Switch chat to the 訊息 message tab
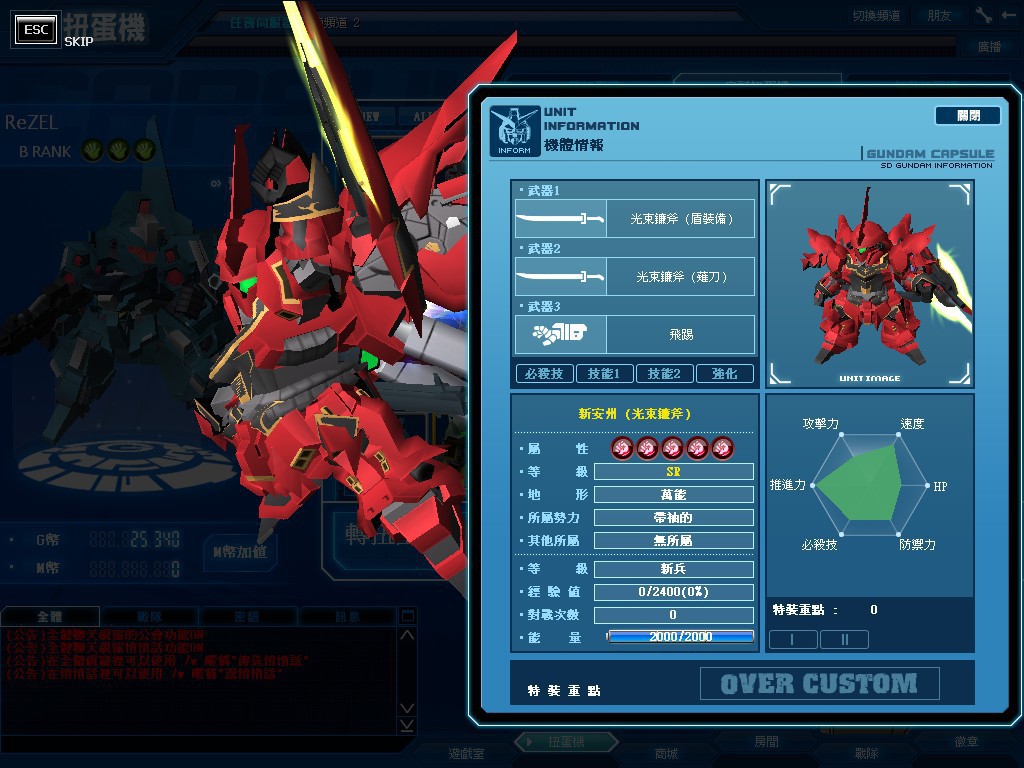 pos(347,617)
